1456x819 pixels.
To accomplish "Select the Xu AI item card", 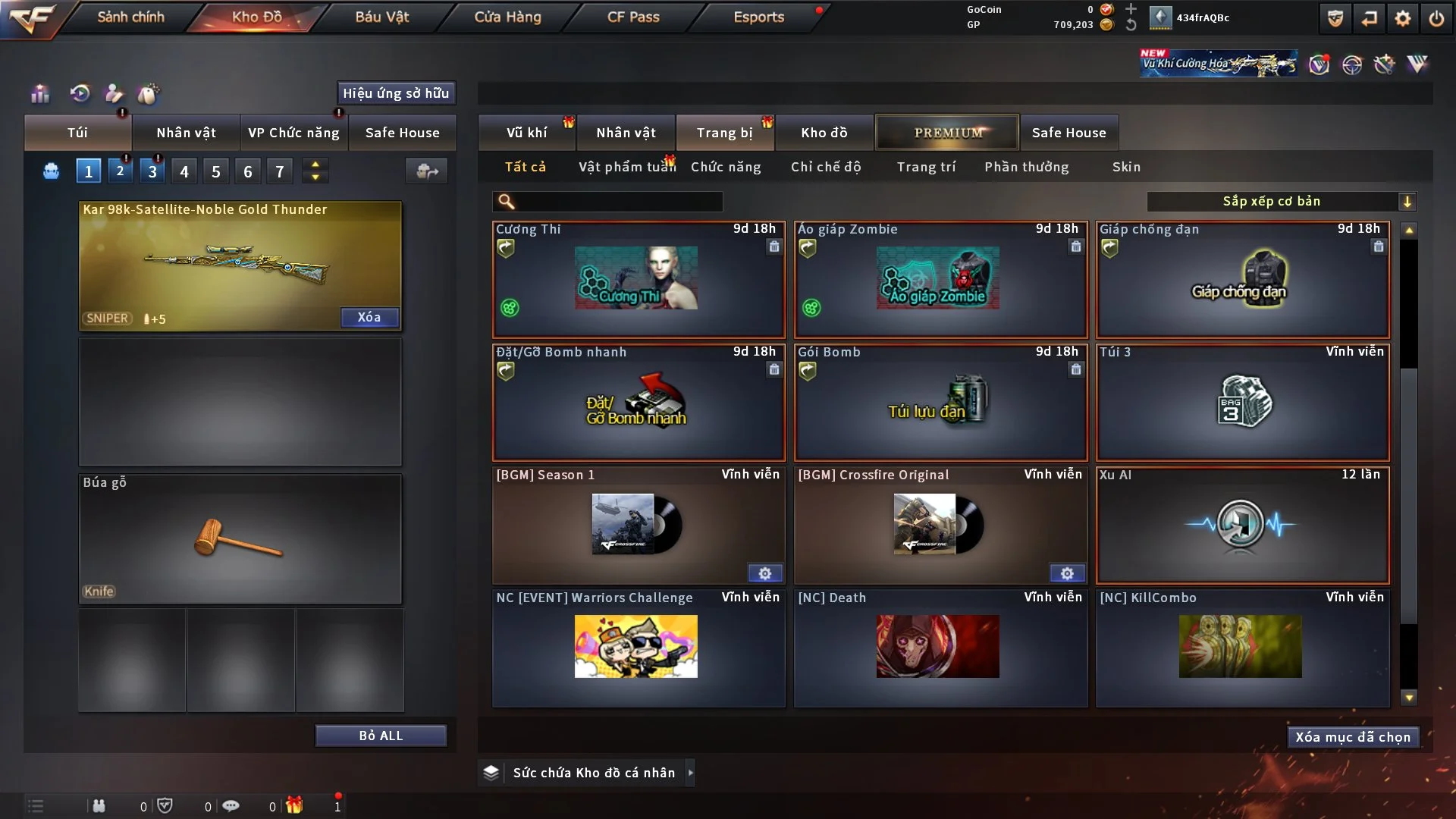I will [1242, 525].
